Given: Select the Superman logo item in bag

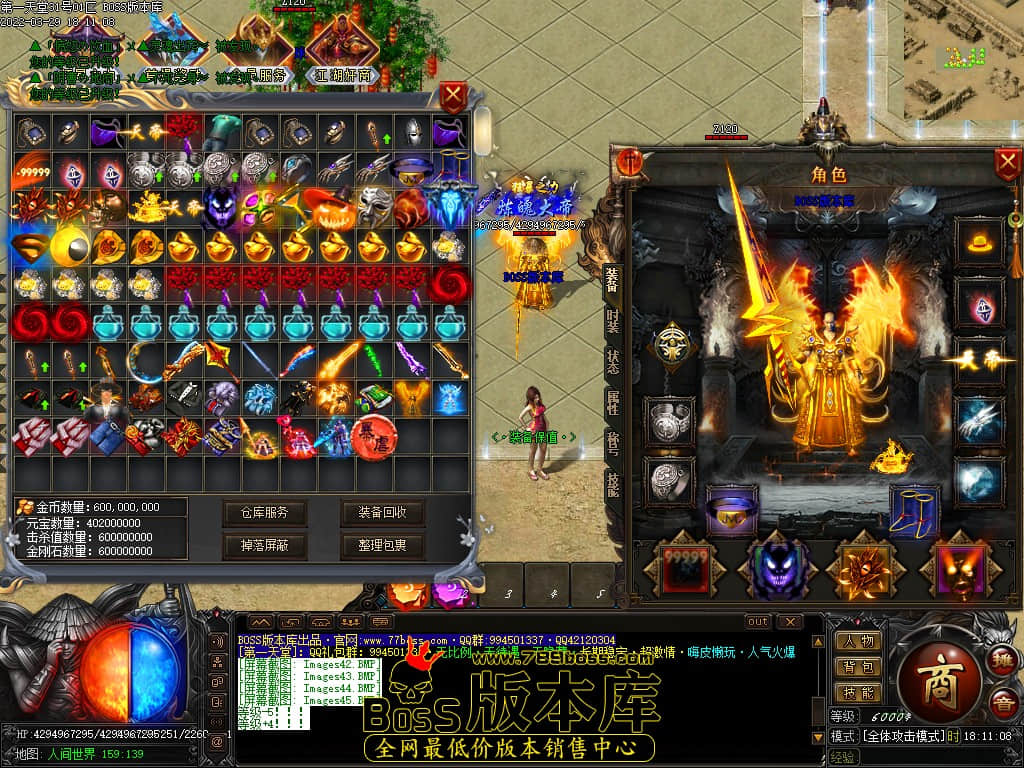Looking at the screenshot, I should [30, 245].
